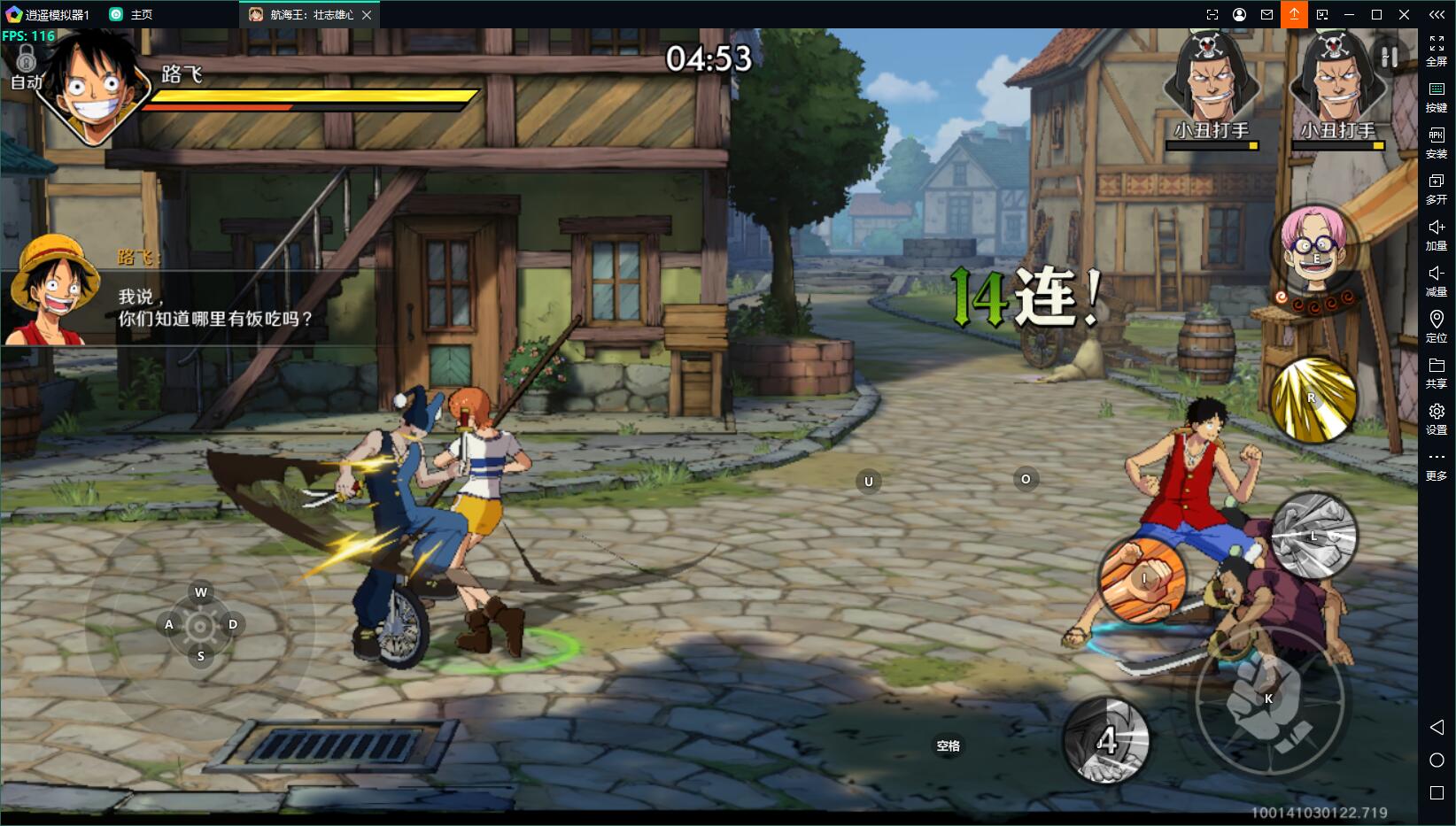Click the 加量 volume up button

tap(1437, 234)
